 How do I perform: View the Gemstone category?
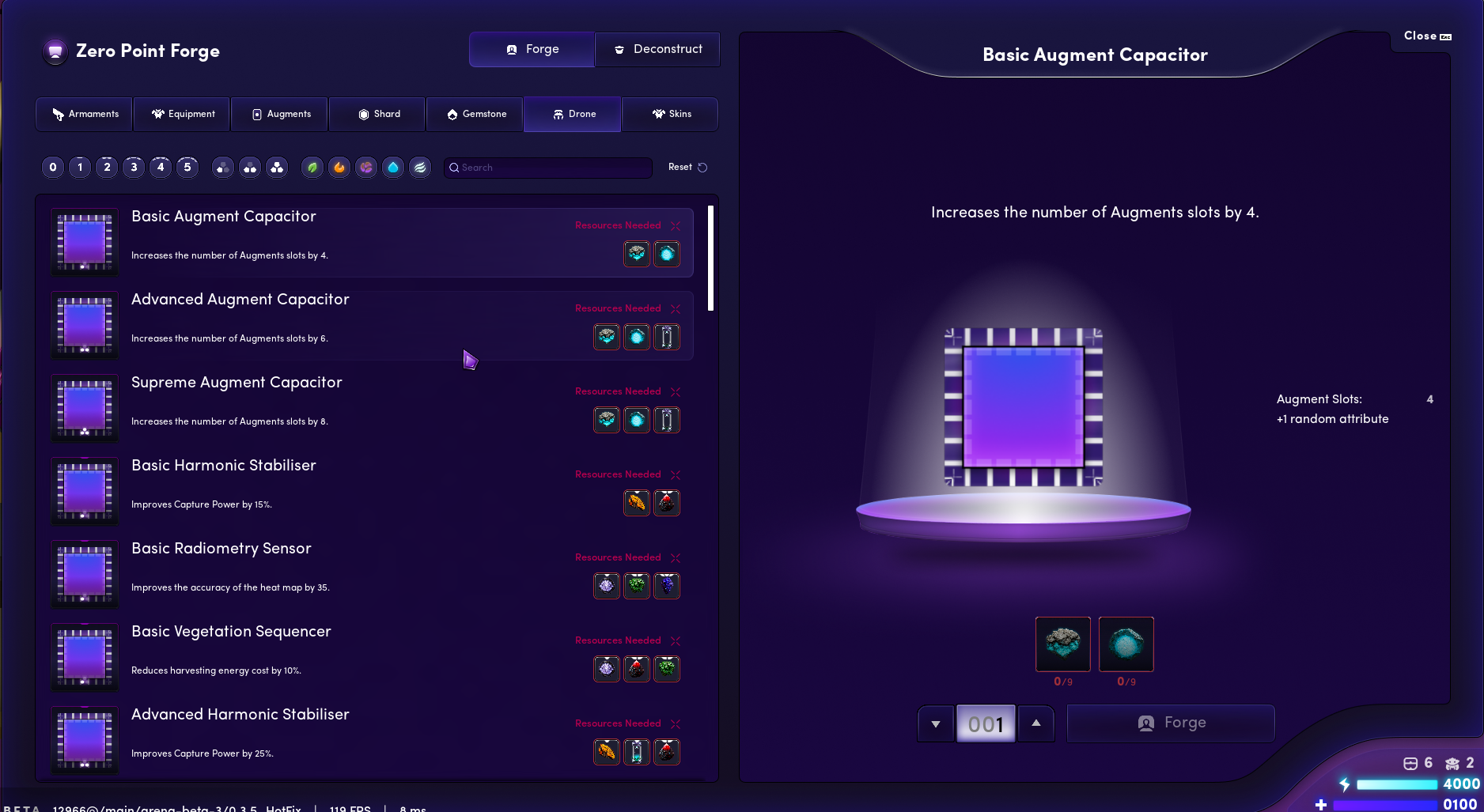coord(475,114)
